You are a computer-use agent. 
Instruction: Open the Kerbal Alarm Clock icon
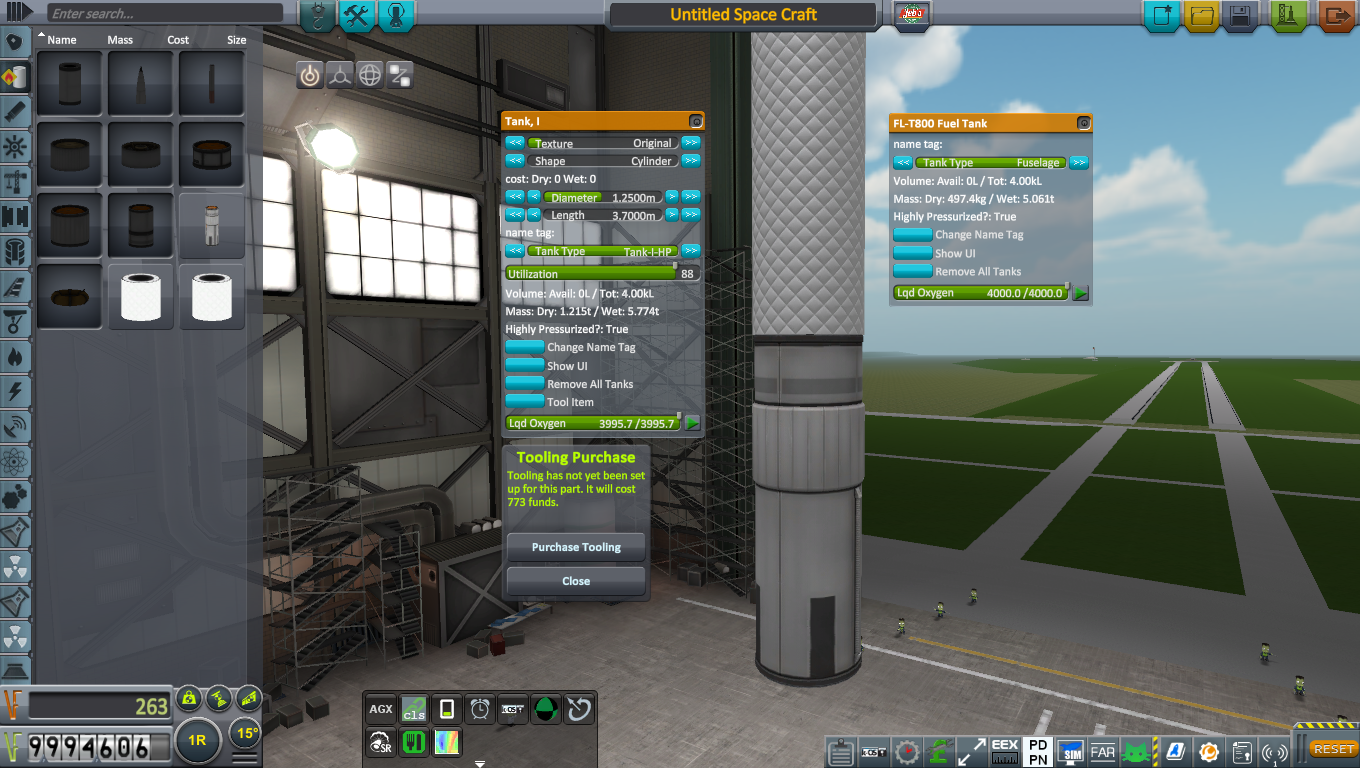pyautogui.click(x=479, y=709)
